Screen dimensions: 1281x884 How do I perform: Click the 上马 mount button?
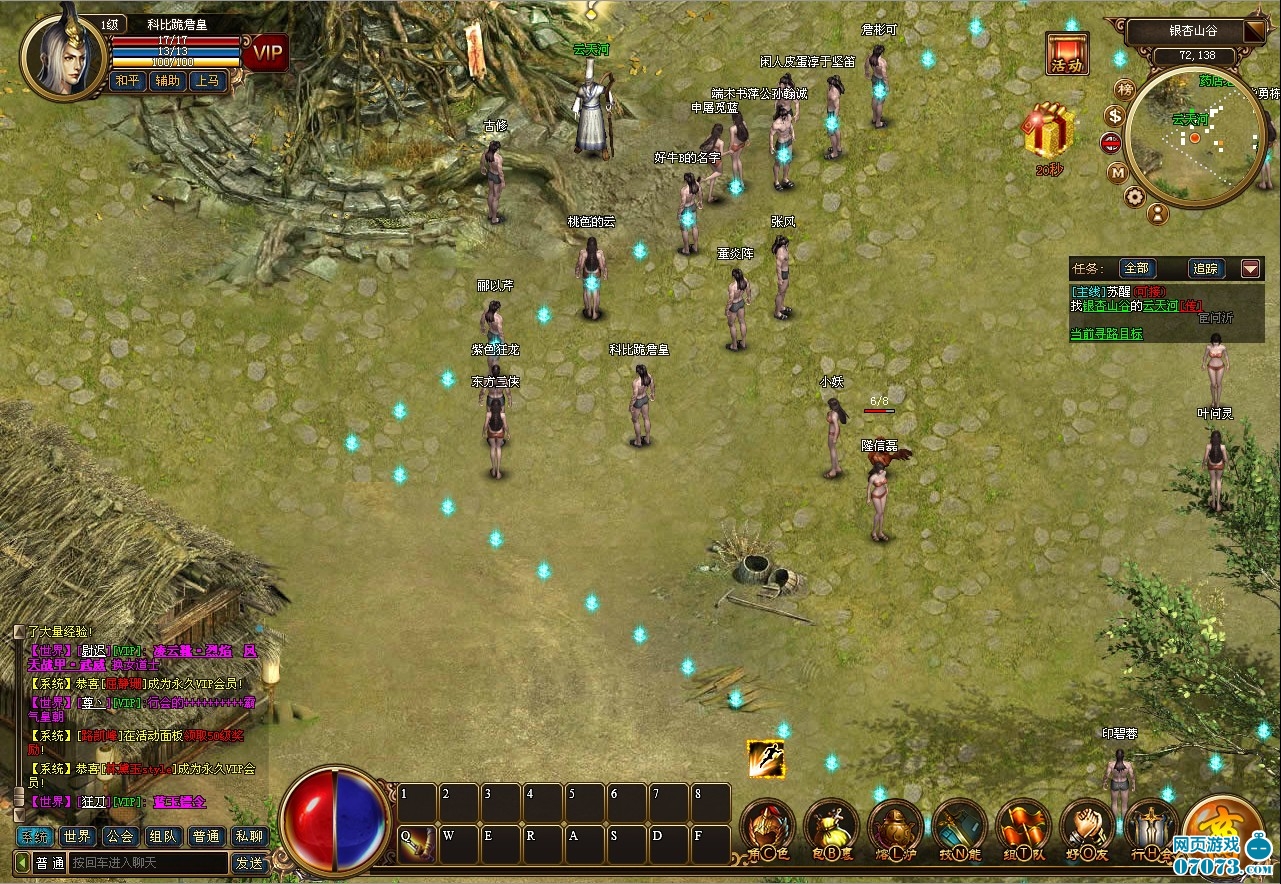pos(208,81)
